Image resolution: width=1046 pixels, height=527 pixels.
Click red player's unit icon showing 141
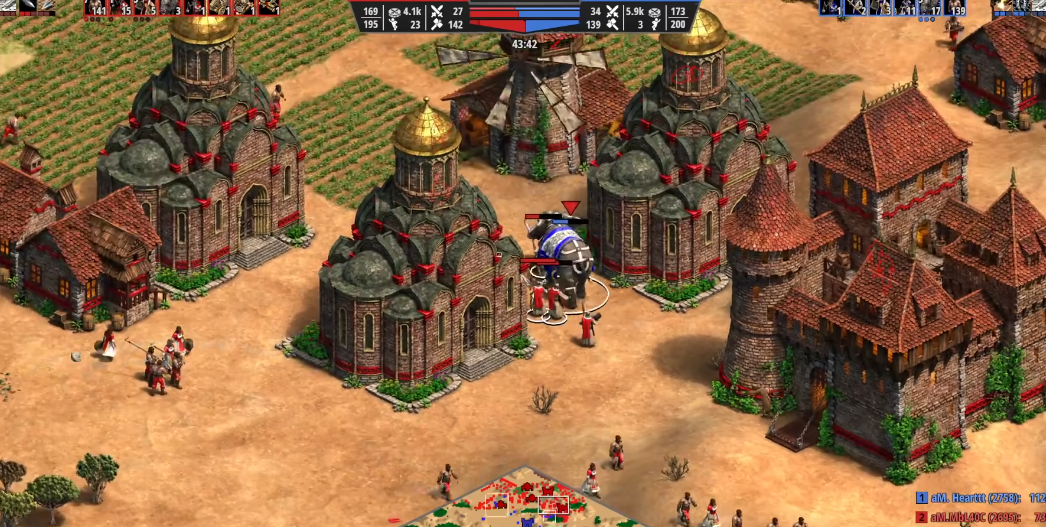coord(96,8)
